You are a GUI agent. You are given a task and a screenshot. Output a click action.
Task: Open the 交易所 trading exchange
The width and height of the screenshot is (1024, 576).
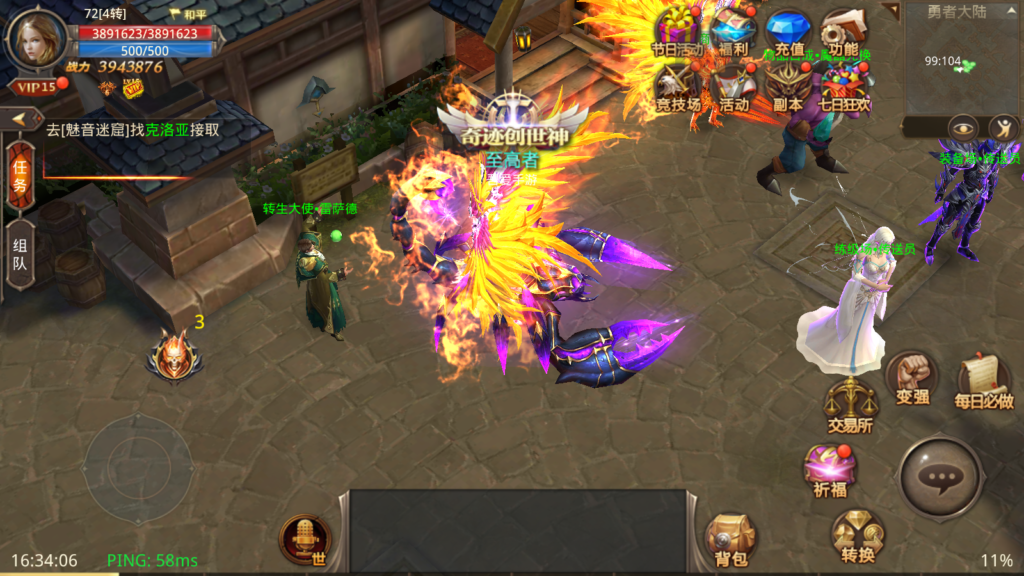point(850,404)
